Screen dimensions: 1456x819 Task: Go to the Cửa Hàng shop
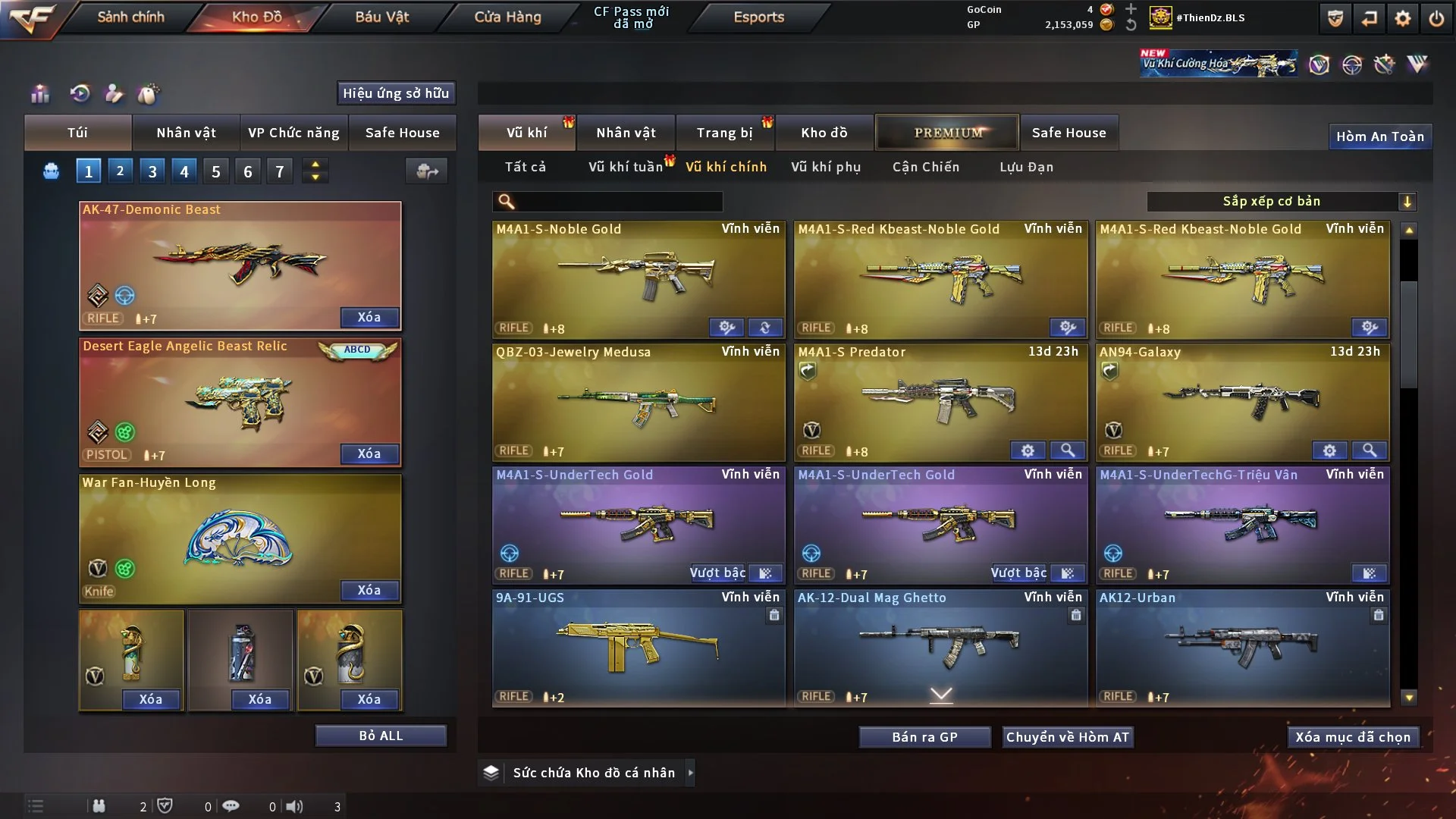coord(507,17)
